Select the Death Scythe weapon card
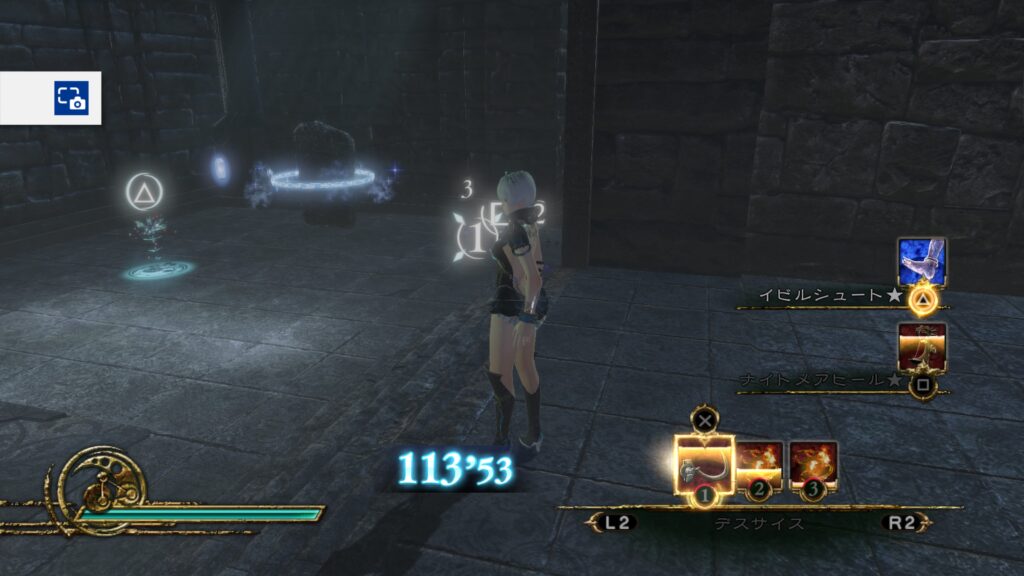The image size is (1024, 576). coord(704,466)
